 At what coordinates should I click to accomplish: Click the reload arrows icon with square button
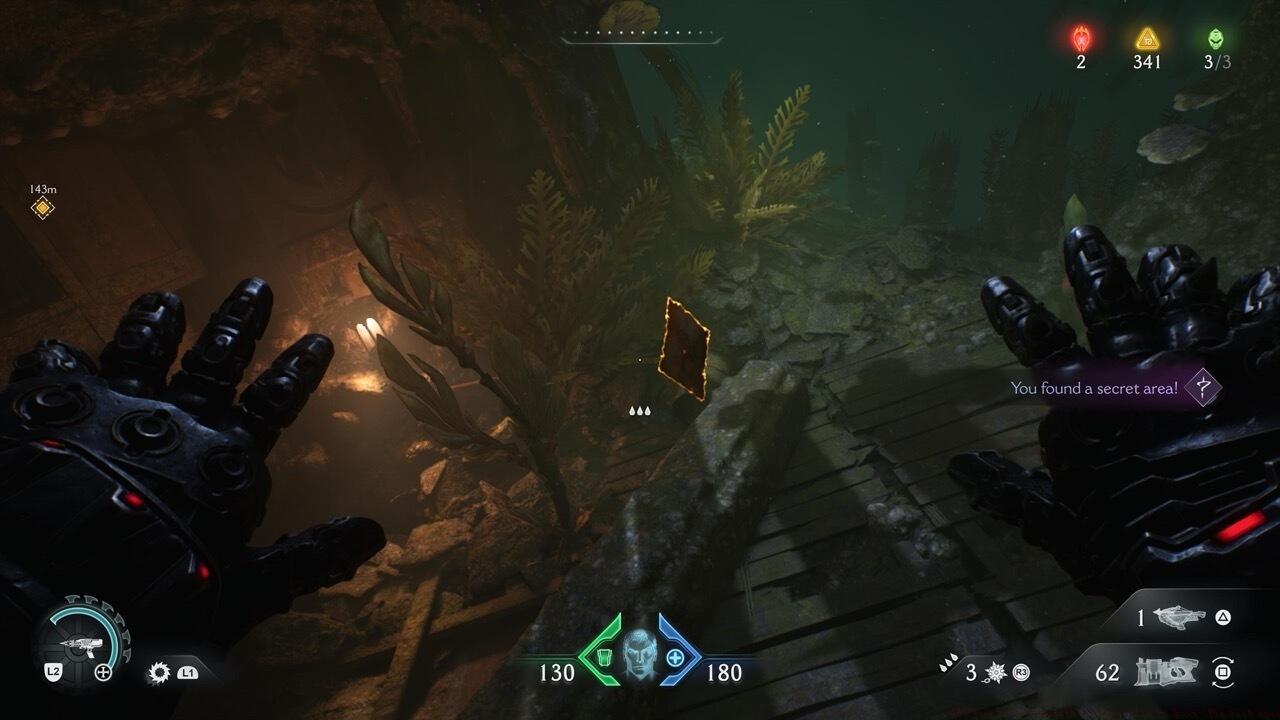point(1224,673)
